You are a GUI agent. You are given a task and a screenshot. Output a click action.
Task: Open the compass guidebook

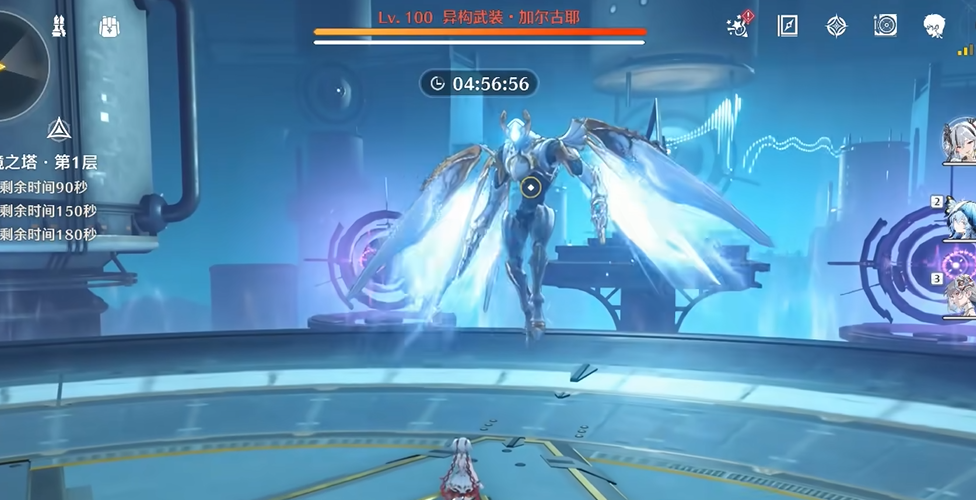788,26
